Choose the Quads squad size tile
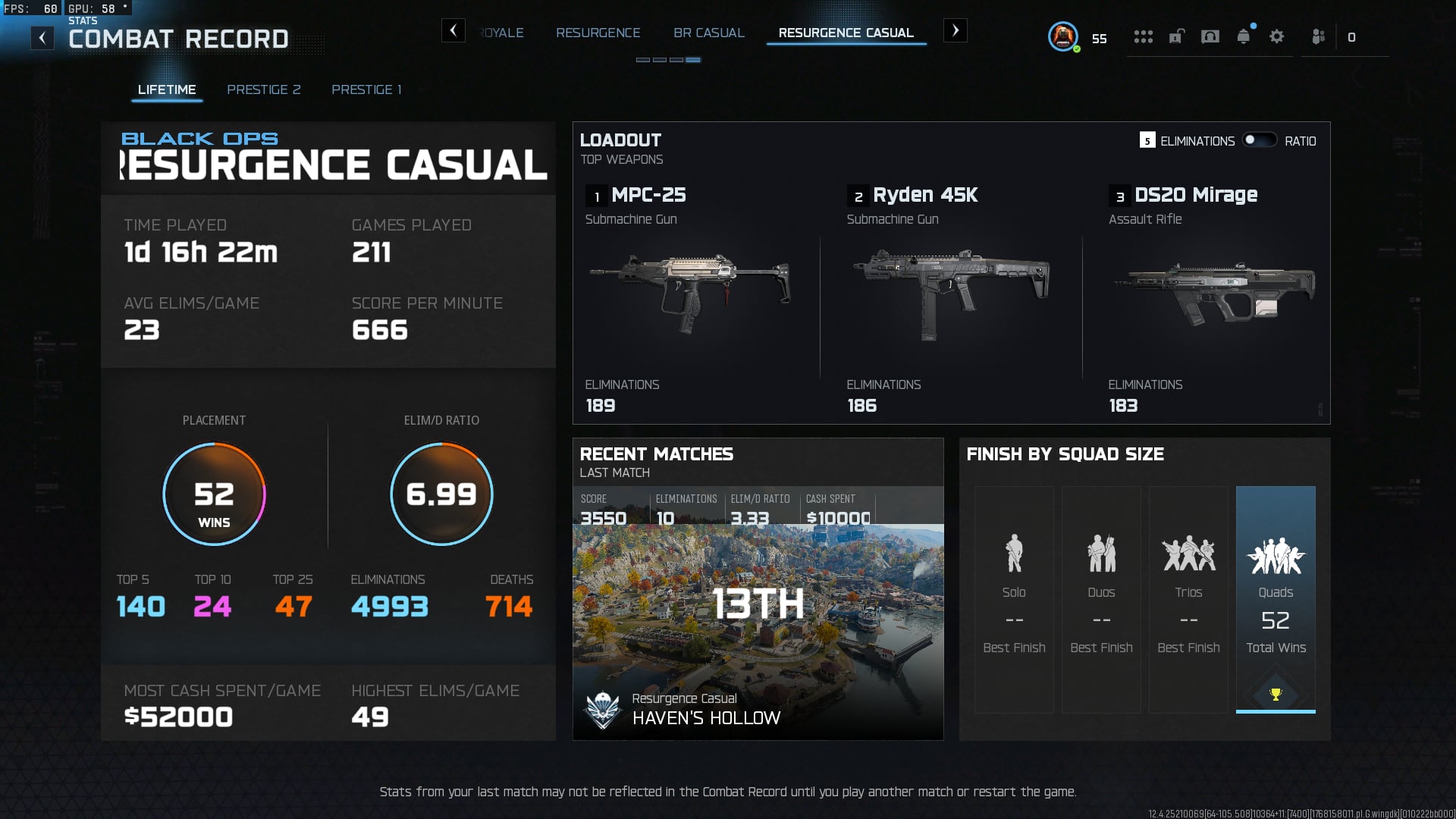Image resolution: width=1456 pixels, height=819 pixels. click(1276, 599)
